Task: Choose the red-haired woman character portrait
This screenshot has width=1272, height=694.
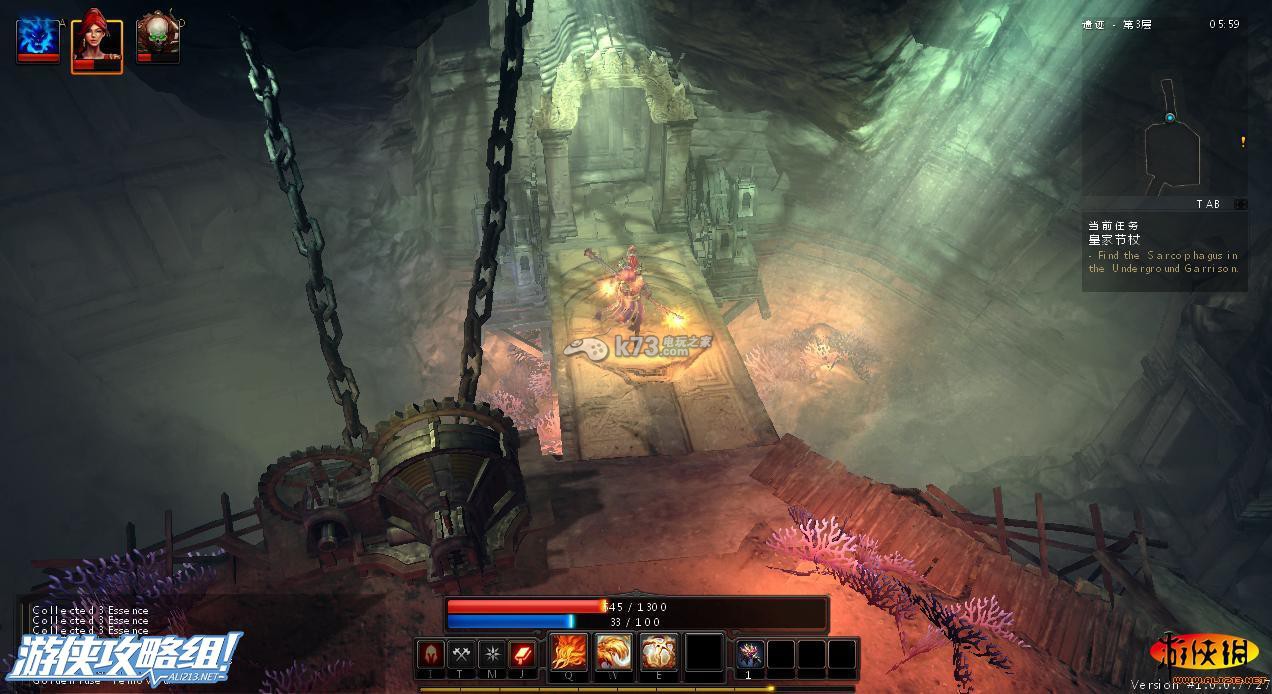Action: (97, 41)
